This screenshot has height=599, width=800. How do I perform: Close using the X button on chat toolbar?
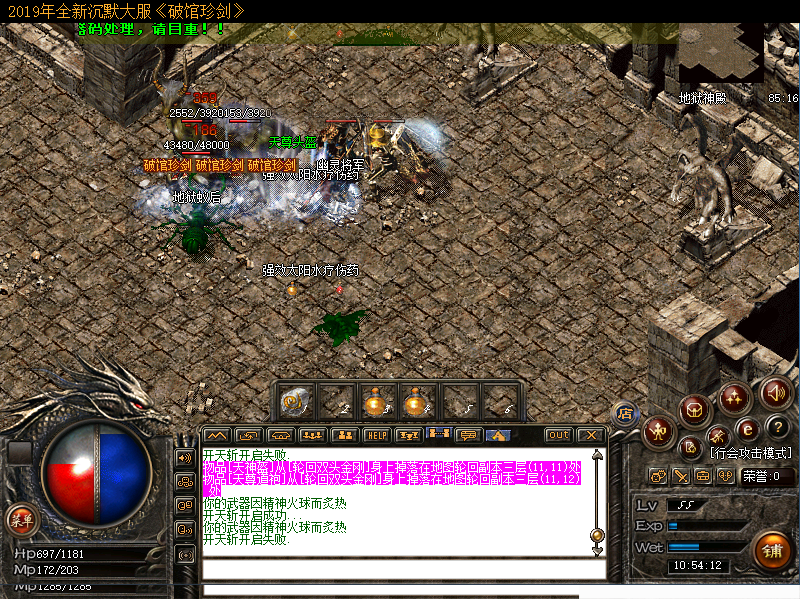click(590, 435)
